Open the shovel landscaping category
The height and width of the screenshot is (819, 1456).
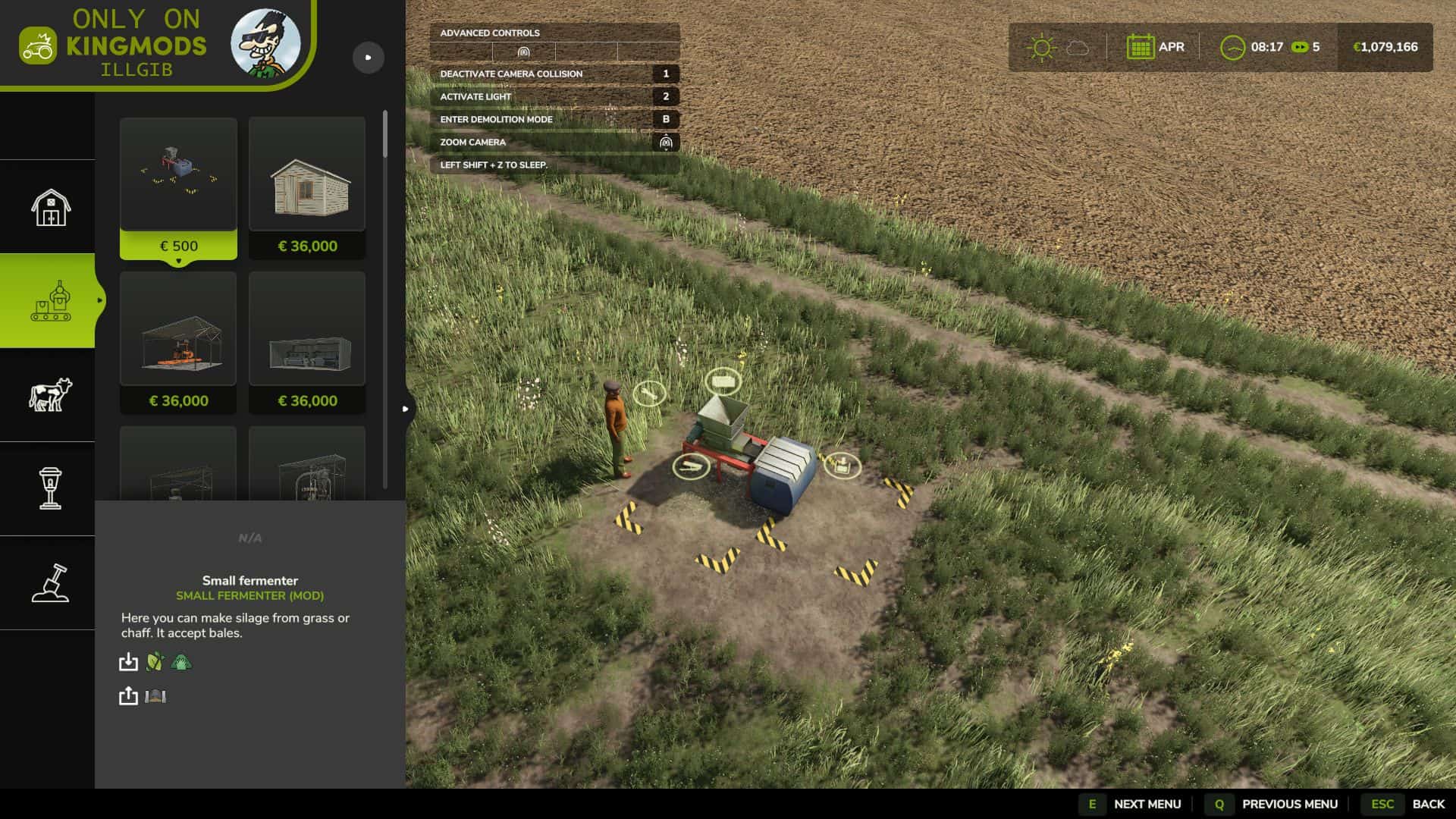point(50,583)
